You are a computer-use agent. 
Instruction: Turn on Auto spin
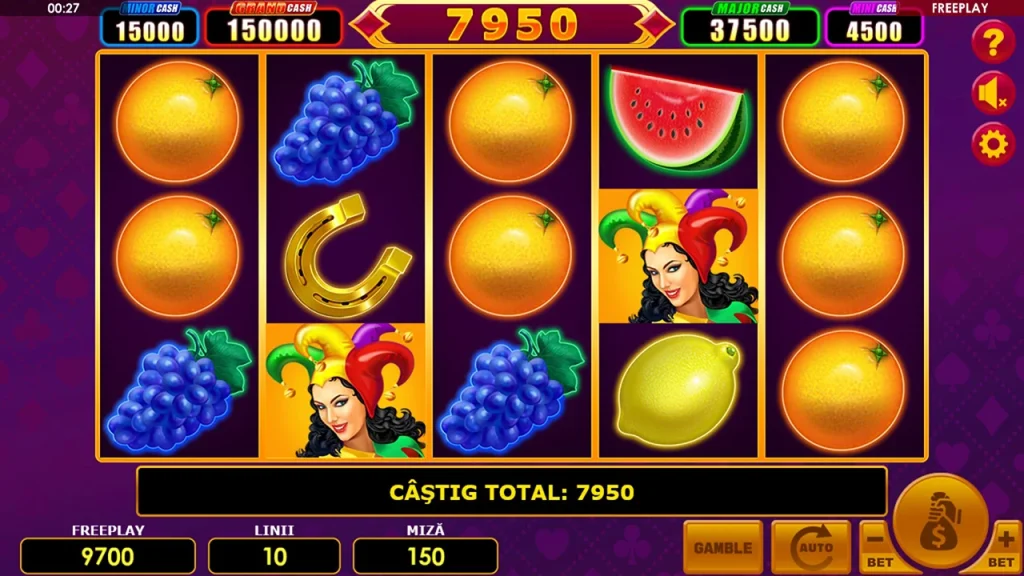click(810, 547)
